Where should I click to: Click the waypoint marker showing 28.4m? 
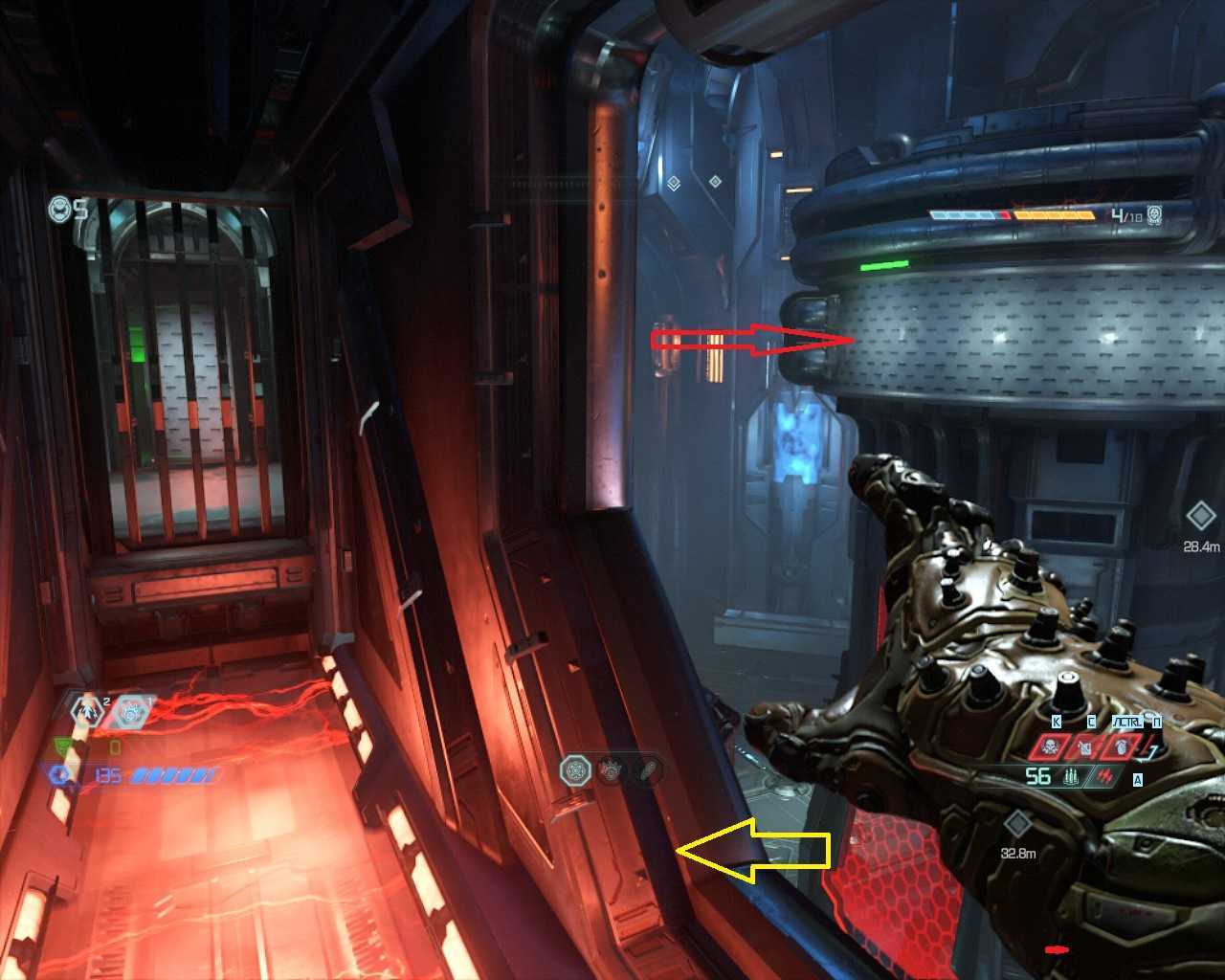click(1200, 517)
